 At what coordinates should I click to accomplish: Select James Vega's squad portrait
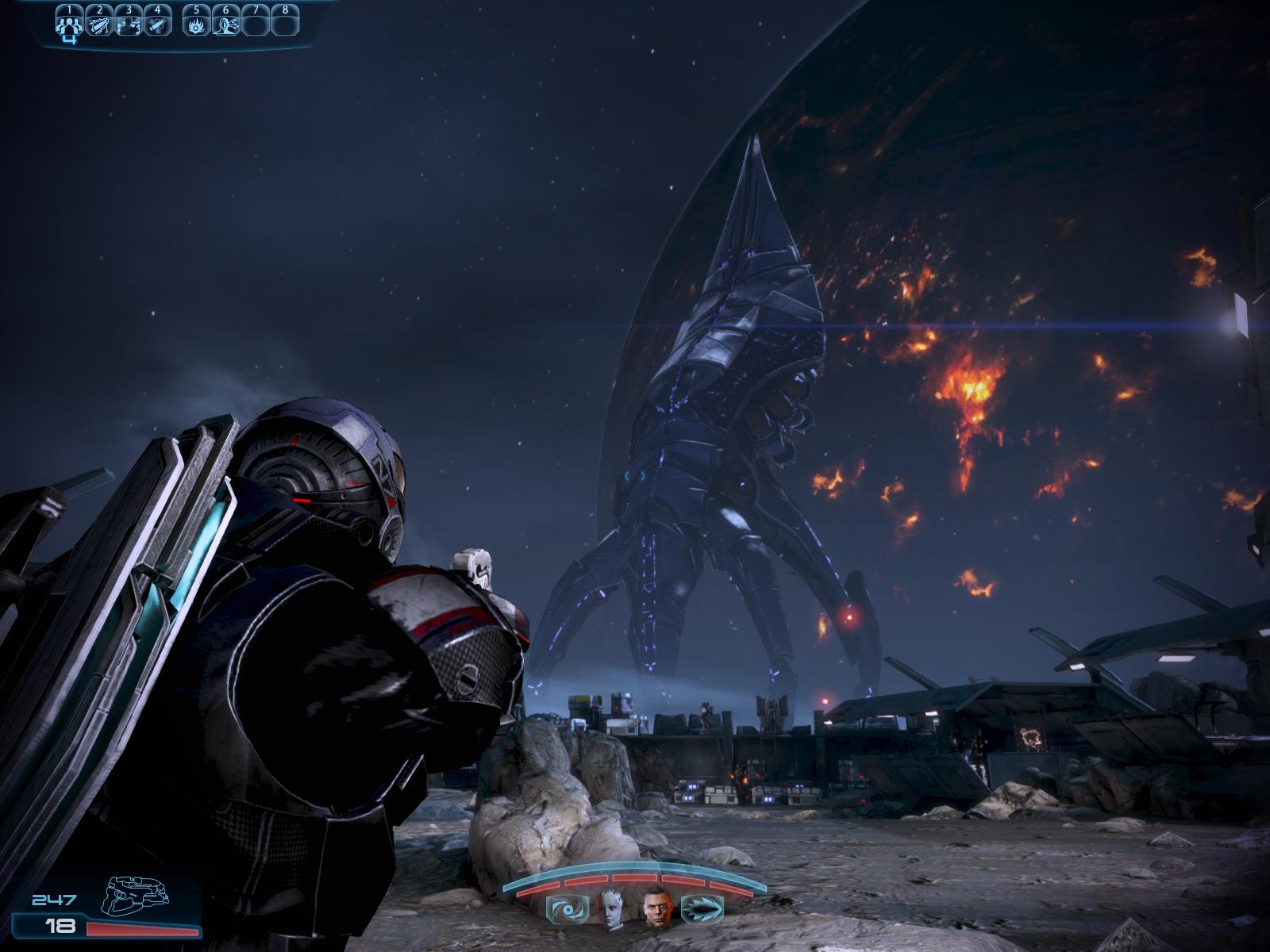point(658,909)
